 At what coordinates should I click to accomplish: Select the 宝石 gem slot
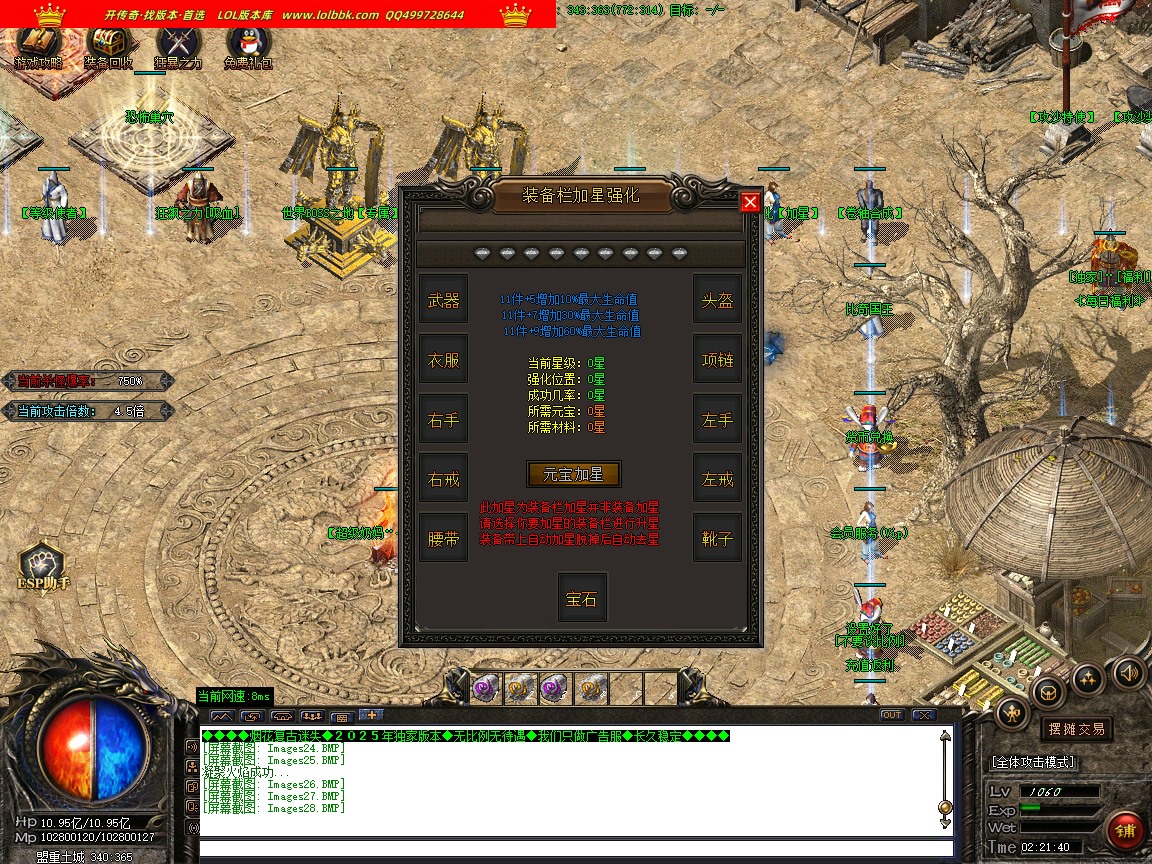(581, 598)
